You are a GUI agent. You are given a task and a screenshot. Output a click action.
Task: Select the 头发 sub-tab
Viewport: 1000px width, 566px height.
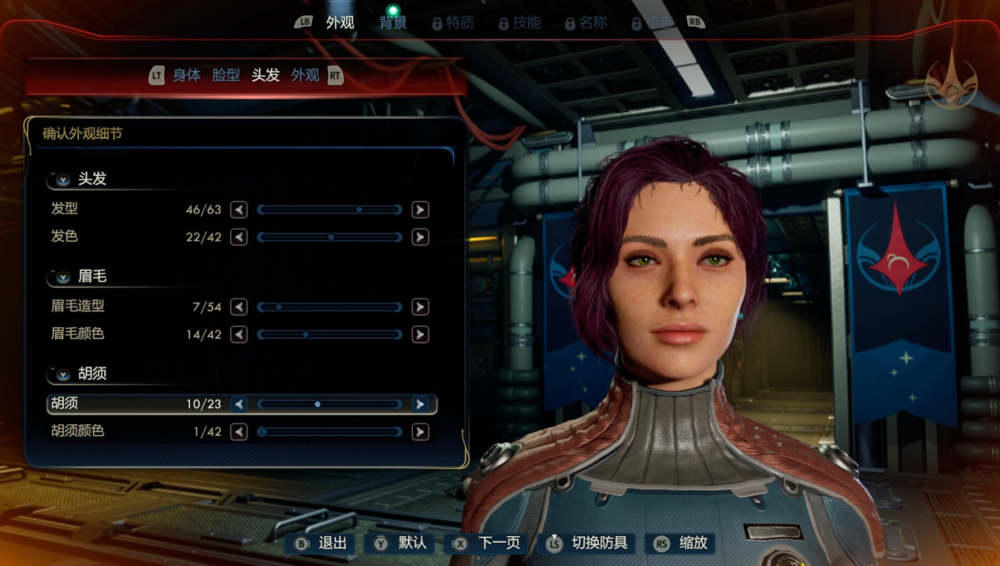click(265, 75)
